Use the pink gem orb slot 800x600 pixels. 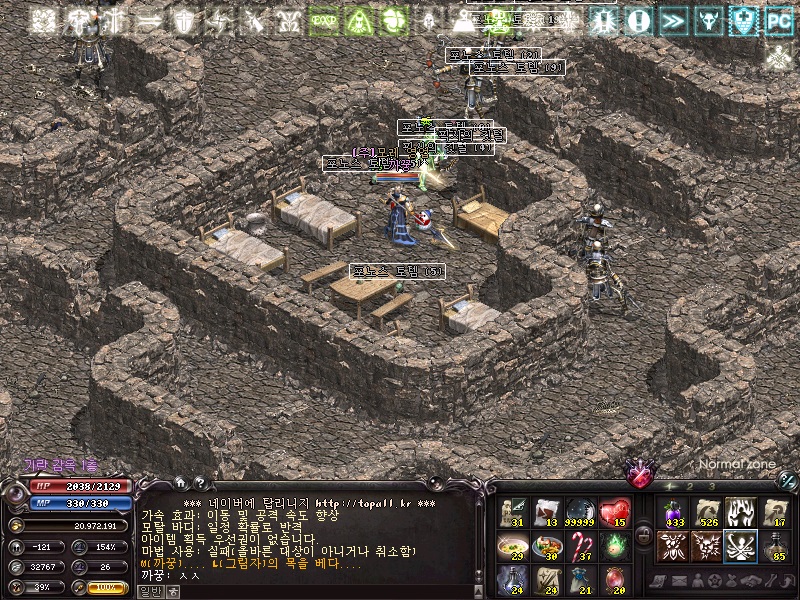coord(615,579)
